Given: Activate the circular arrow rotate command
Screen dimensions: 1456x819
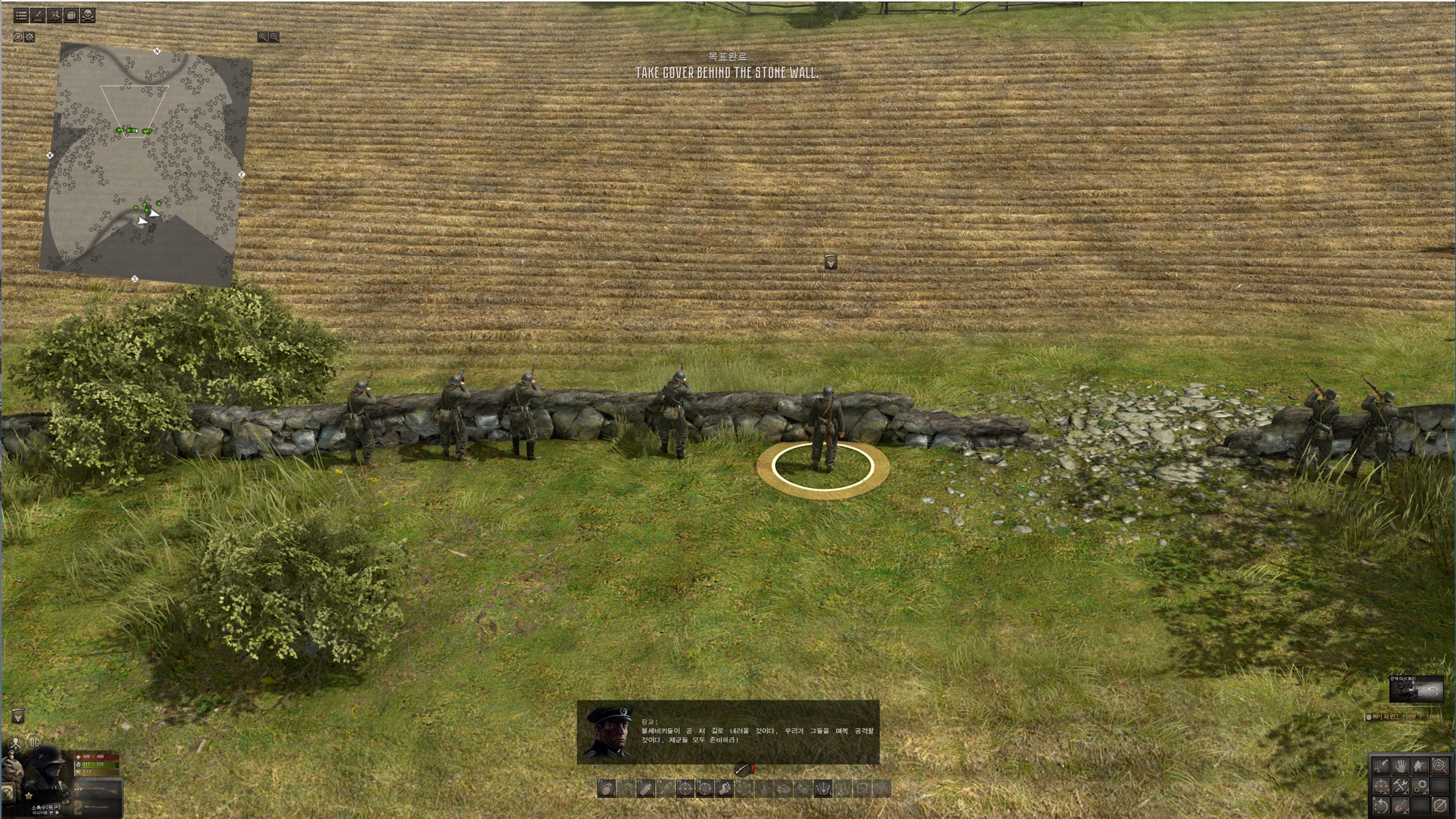Looking at the screenshot, I should 1381,805.
